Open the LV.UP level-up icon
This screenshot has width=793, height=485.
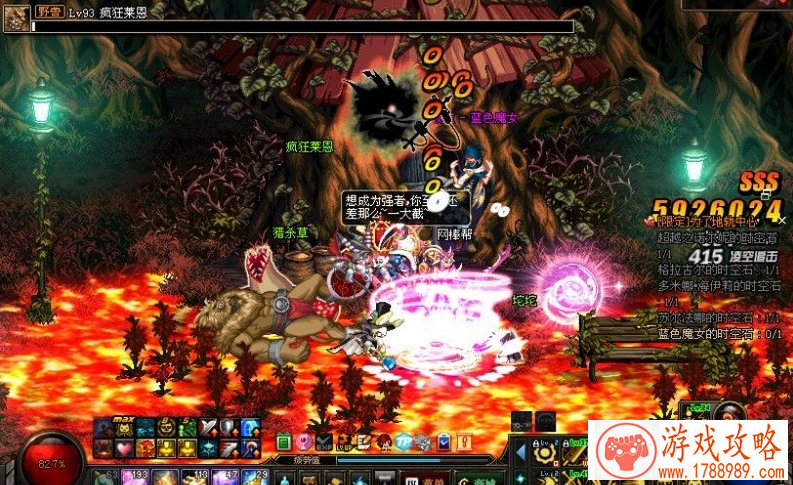point(343,442)
